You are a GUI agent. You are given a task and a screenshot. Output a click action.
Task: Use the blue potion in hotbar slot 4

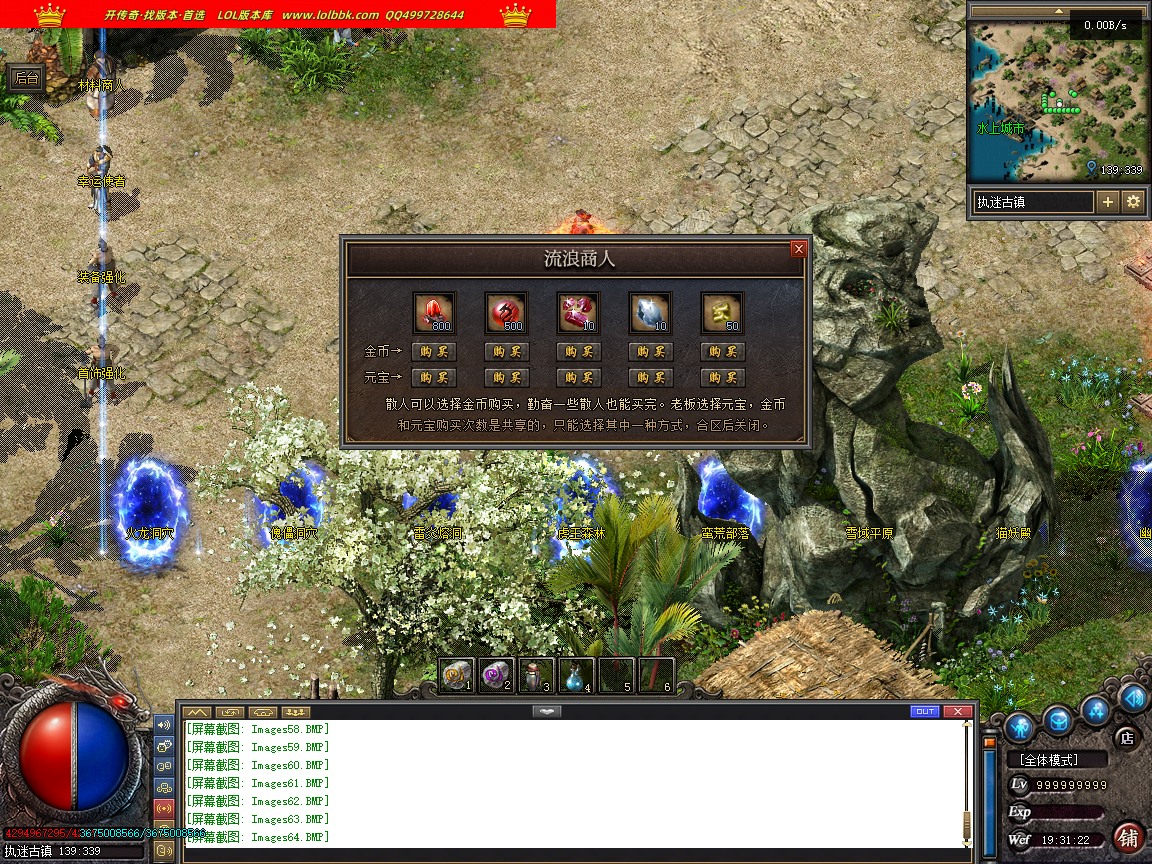[x=576, y=676]
